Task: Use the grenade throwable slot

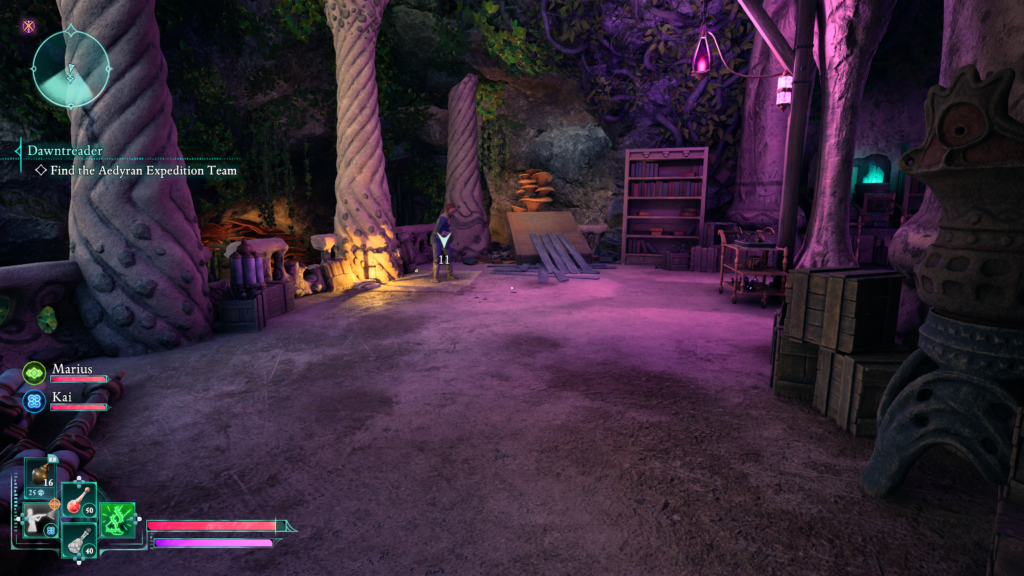Action: pos(41,476)
